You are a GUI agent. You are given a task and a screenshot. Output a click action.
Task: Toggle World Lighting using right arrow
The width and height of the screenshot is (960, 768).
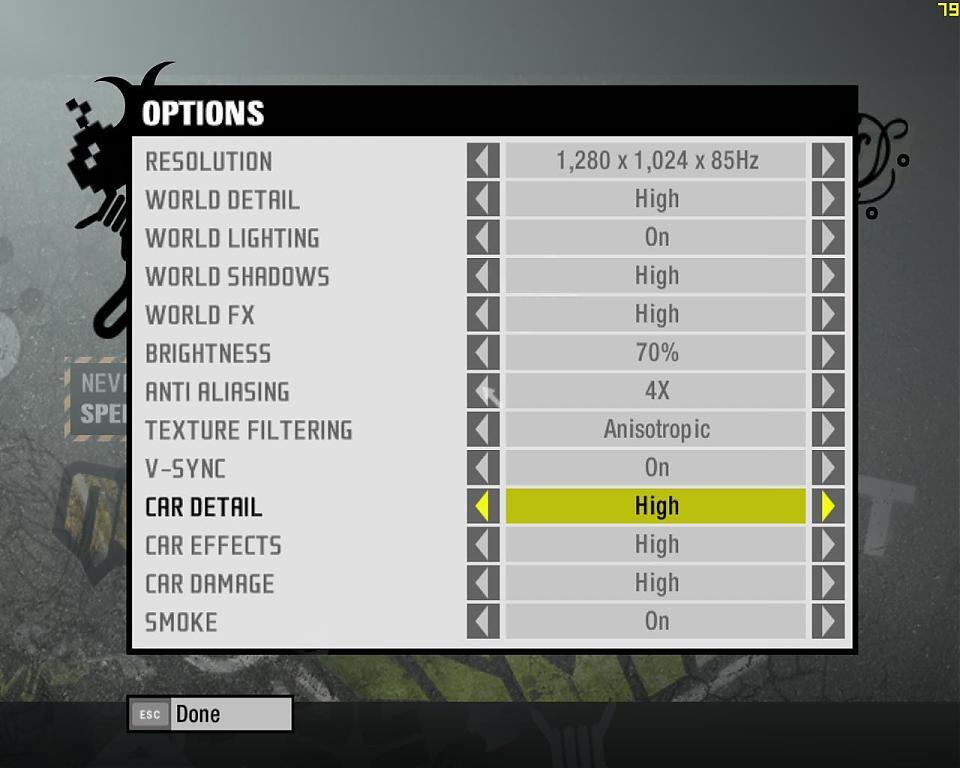coord(828,238)
